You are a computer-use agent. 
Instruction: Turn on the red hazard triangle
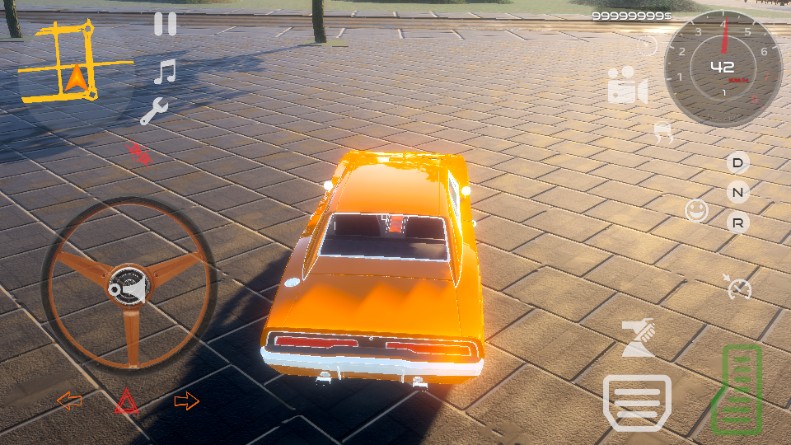[x=127, y=402]
